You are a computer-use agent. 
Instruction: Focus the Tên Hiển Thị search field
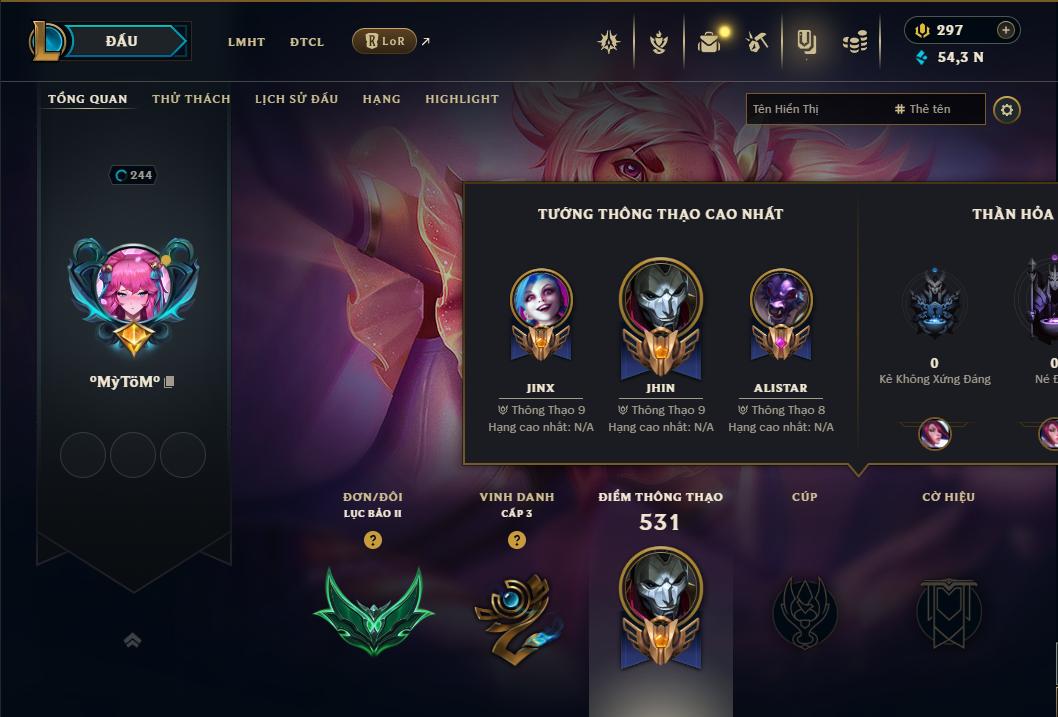(815, 109)
